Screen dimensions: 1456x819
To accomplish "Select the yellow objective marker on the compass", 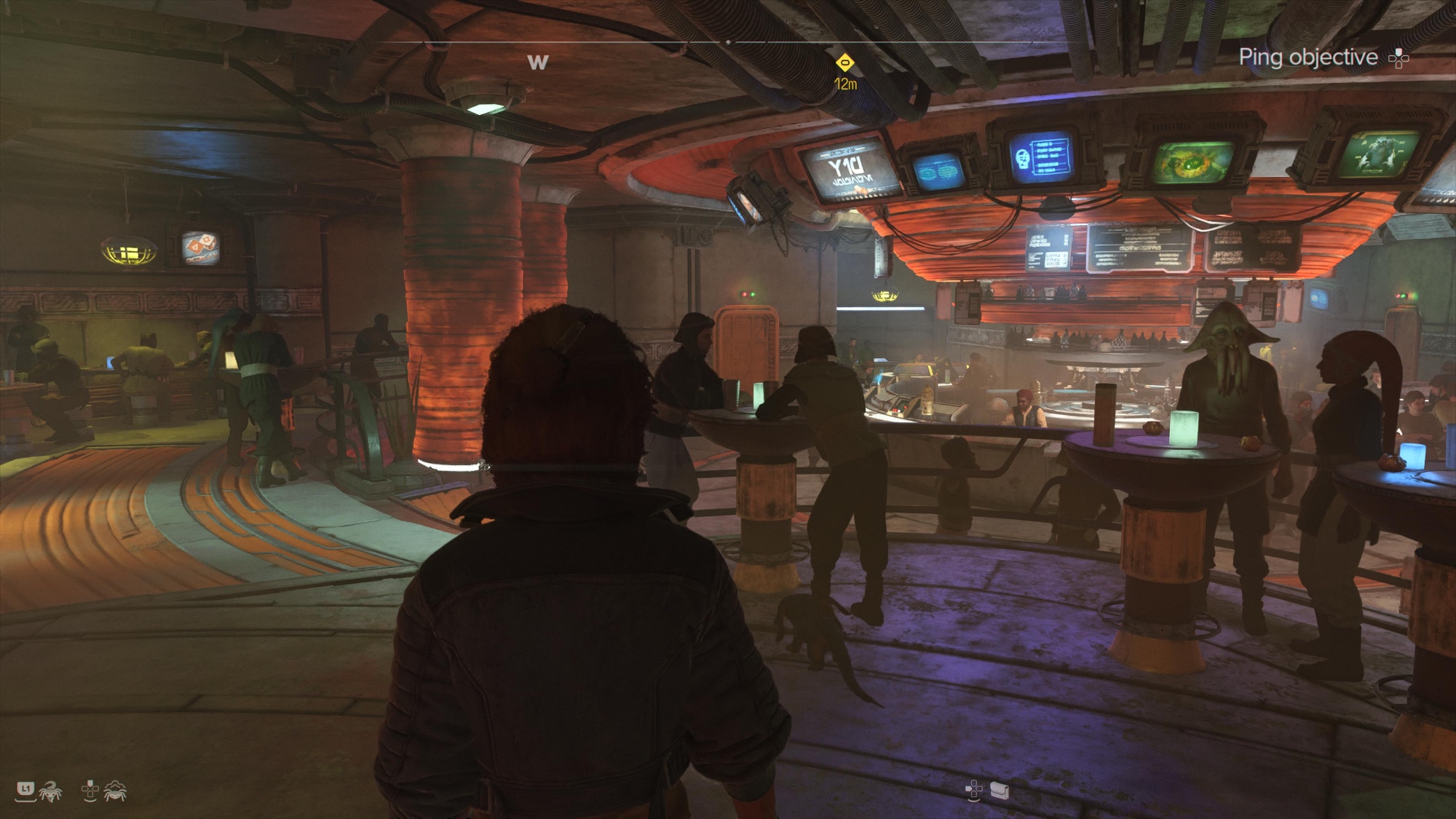I will tap(844, 63).
